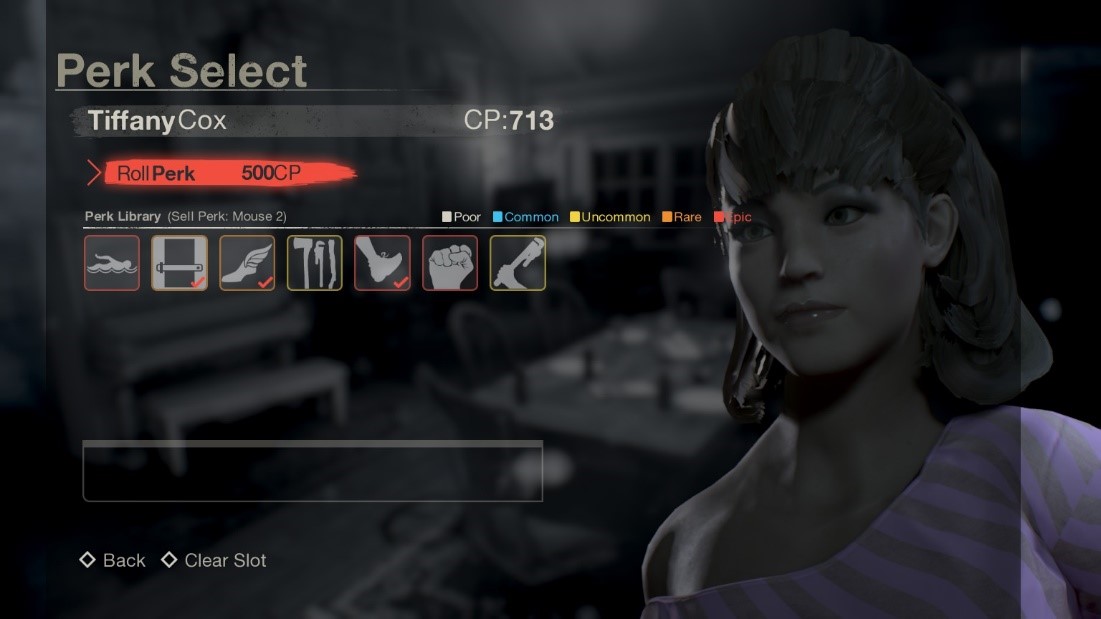Pick the axe and tools perk
Image resolution: width=1101 pixels, height=619 pixels.
pos(315,263)
